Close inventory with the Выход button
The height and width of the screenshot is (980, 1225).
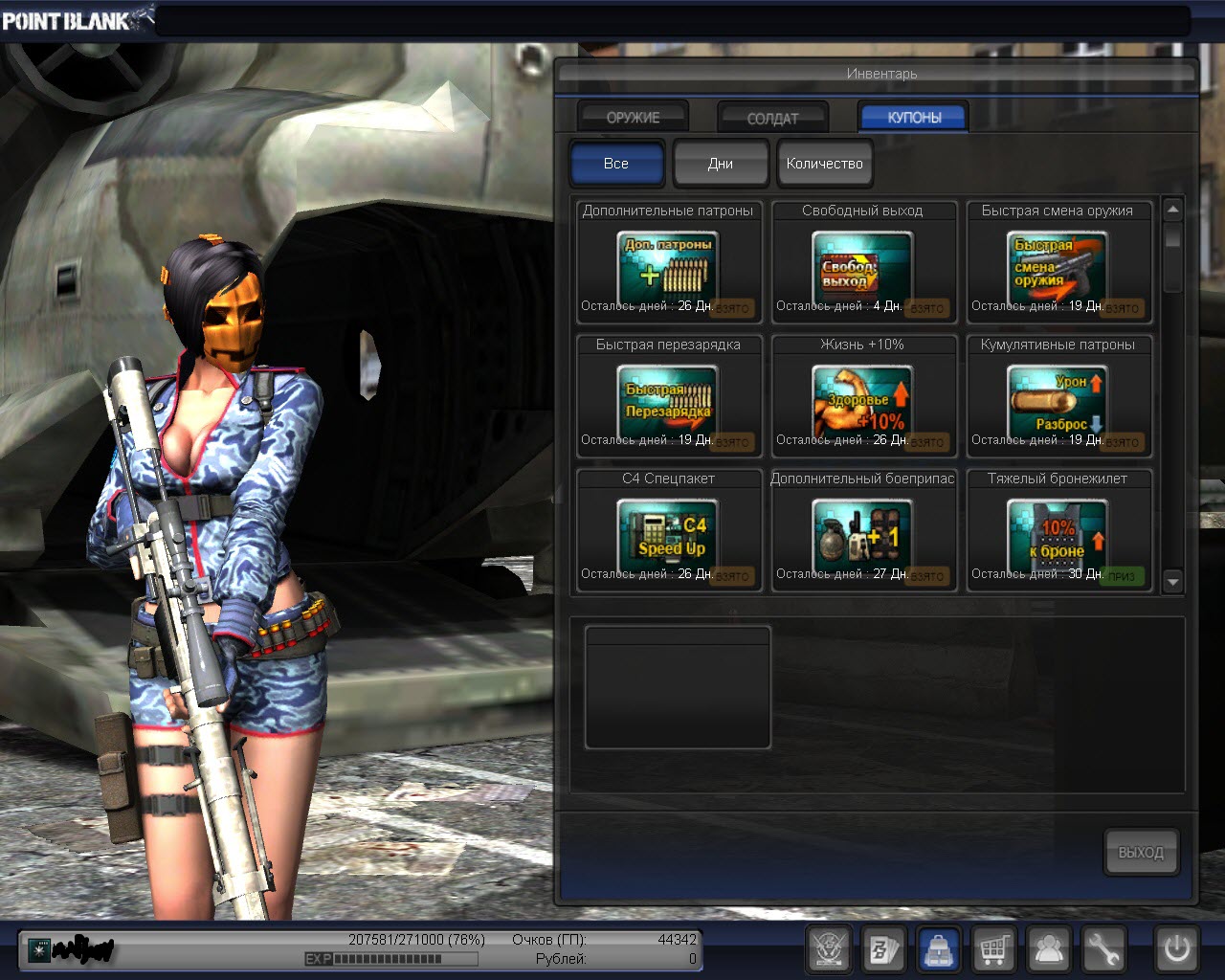(x=1141, y=852)
